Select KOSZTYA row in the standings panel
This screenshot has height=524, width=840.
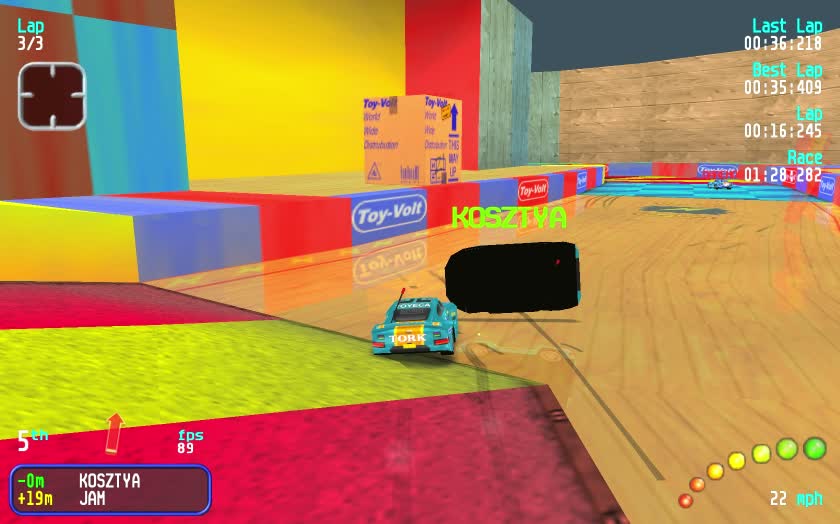coord(109,481)
